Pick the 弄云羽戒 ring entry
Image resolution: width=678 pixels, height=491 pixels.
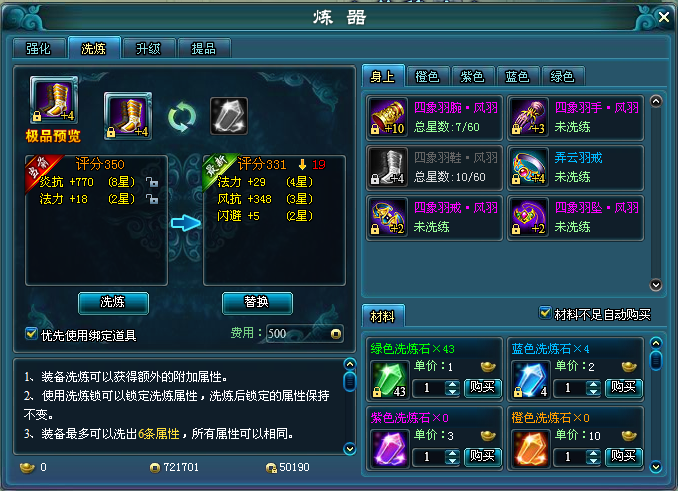point(573,167)
